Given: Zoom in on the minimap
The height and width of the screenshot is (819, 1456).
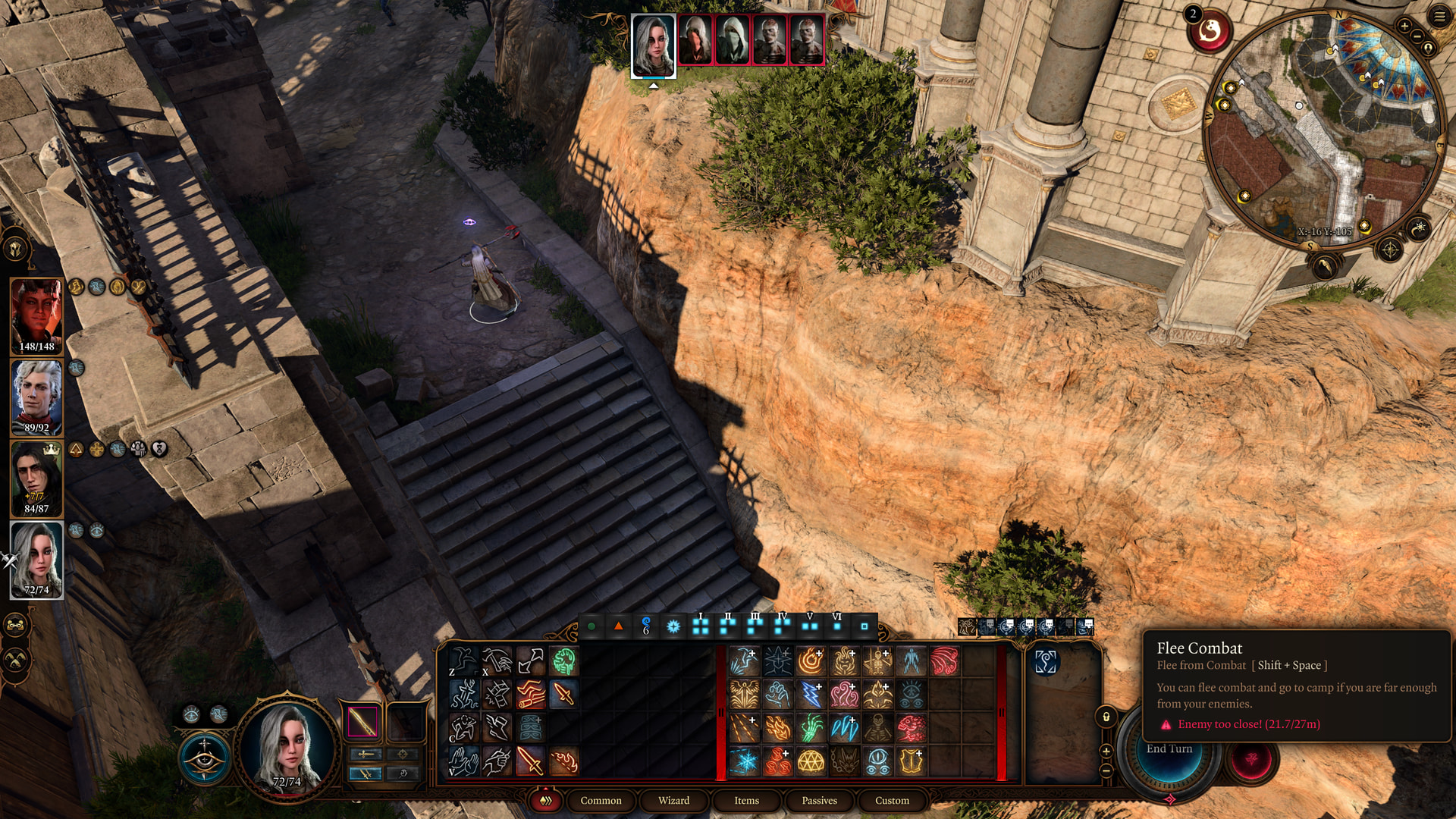Looking at the screenshot, I should tap(1404, 27).
